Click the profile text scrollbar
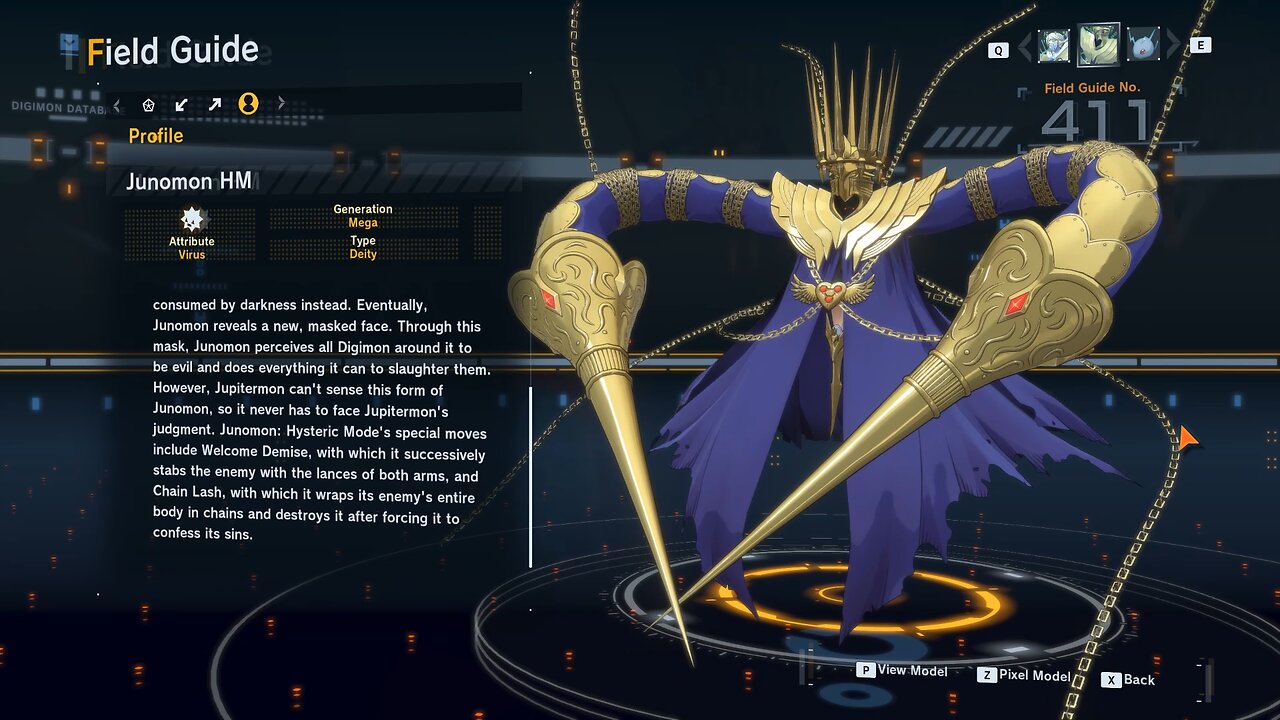 coord(530,477)
